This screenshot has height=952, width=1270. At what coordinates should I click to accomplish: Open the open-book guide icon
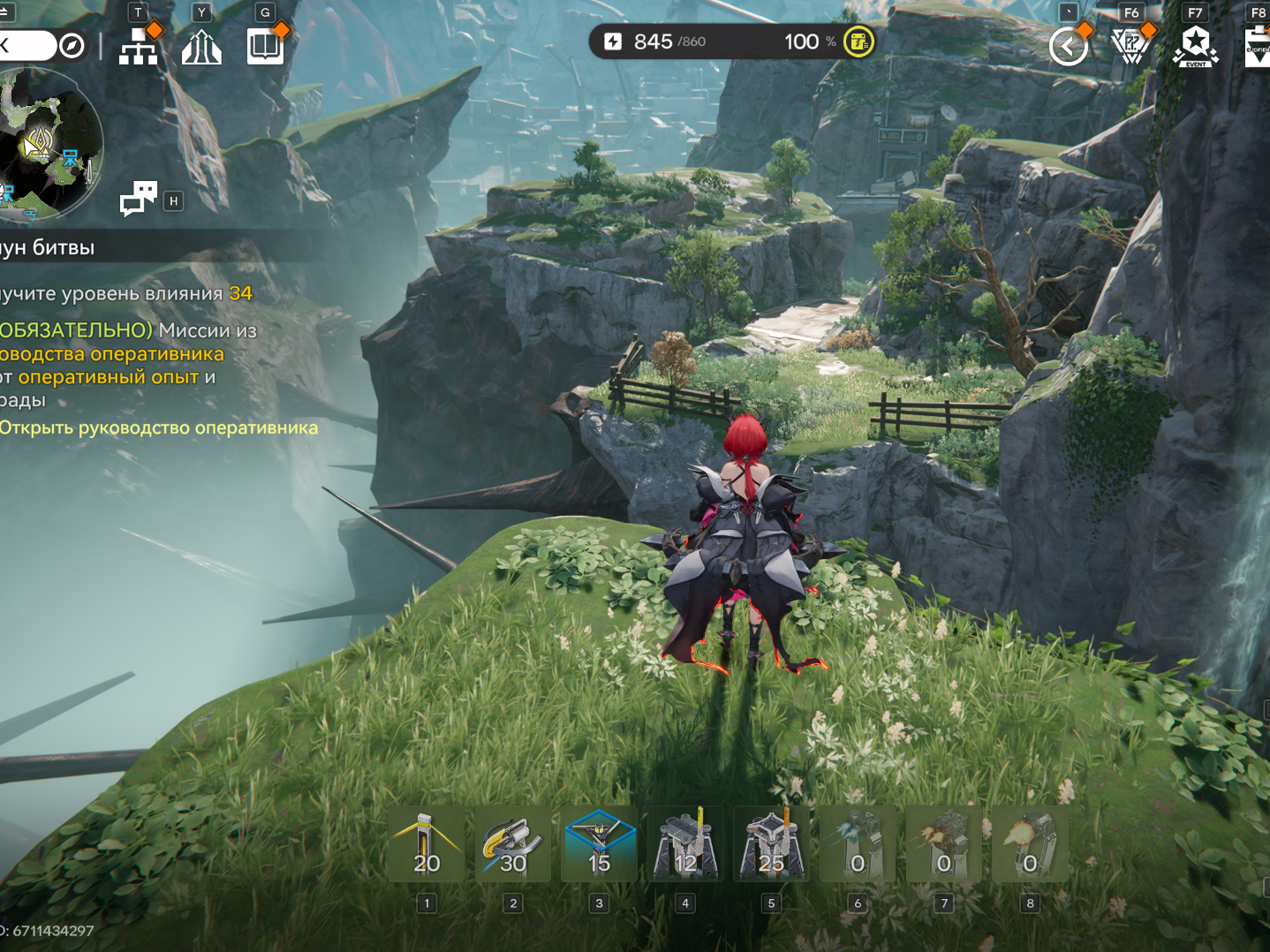point(265,46)
